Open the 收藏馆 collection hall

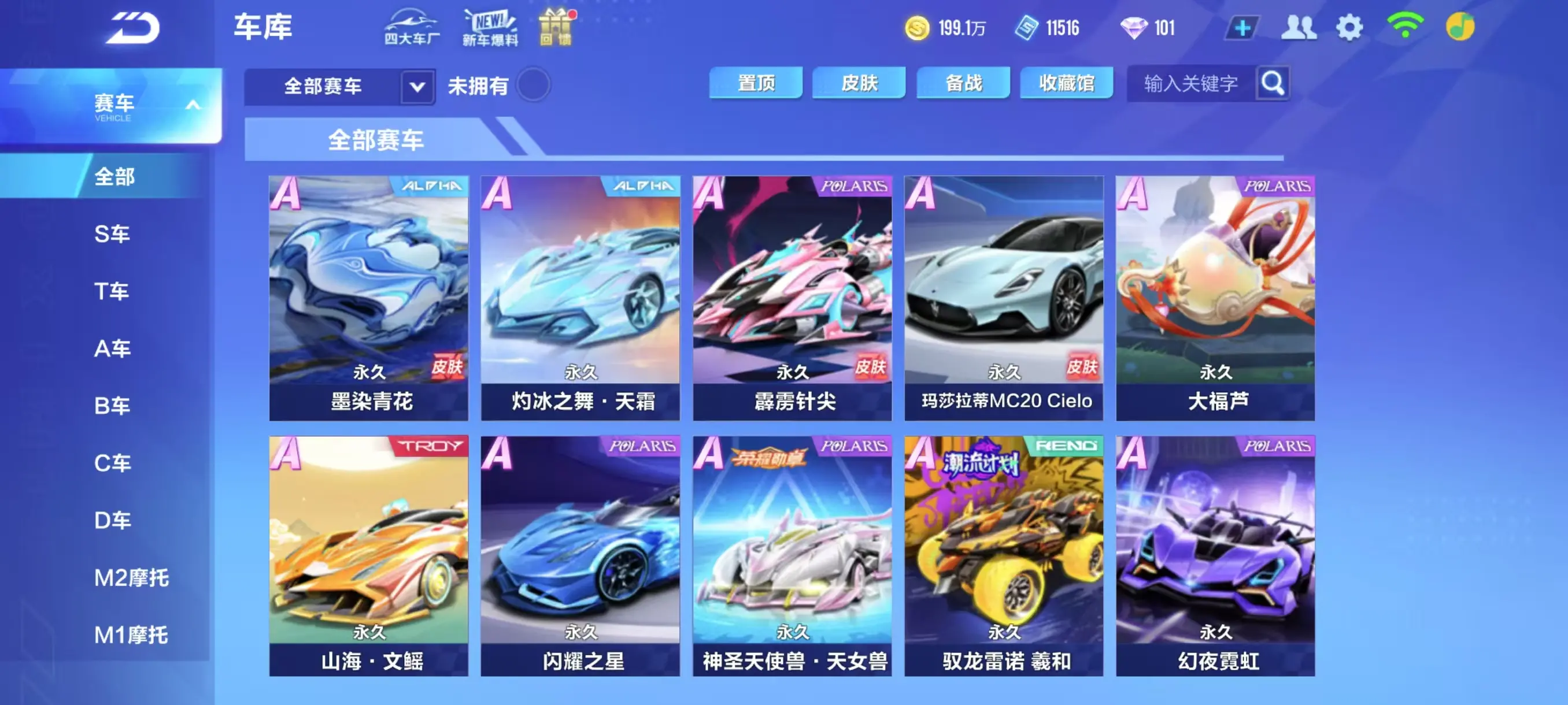1066,83
